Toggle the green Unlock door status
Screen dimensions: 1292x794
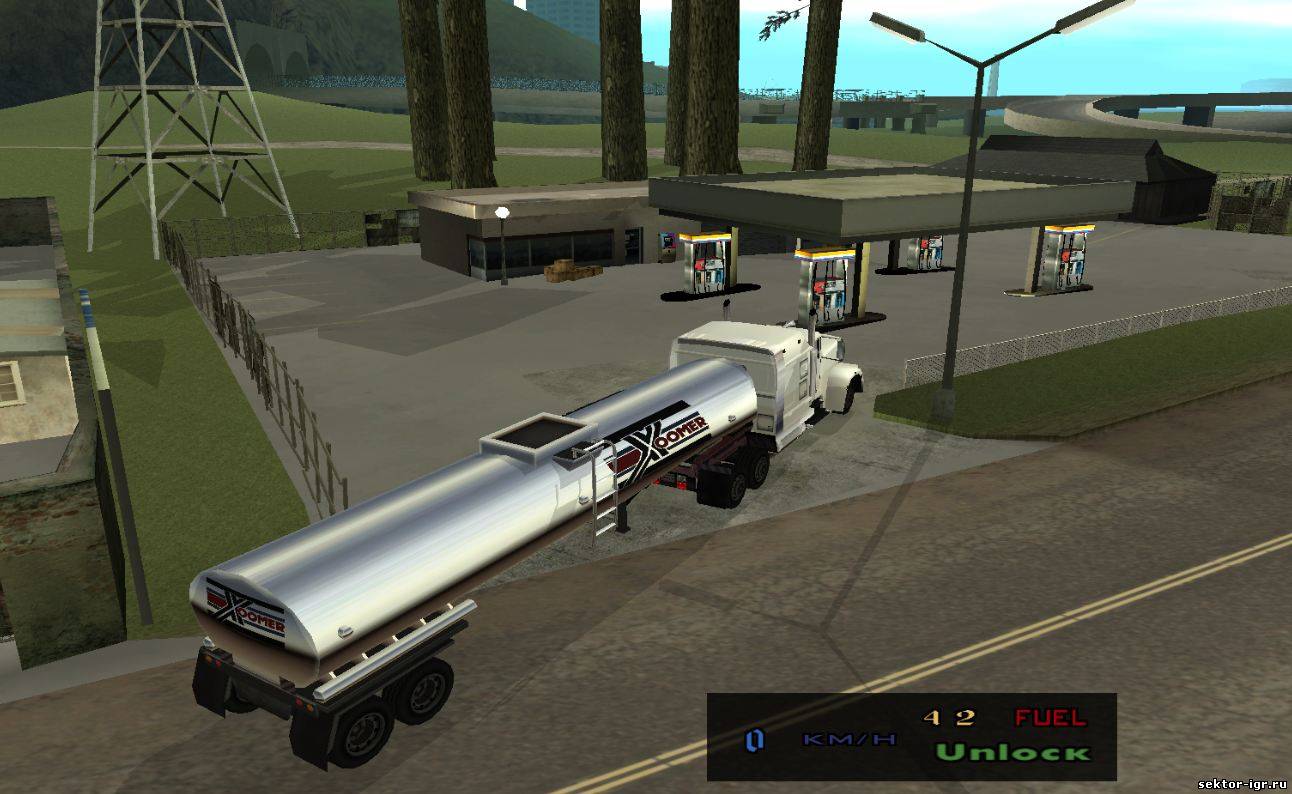pos(1012,752)
